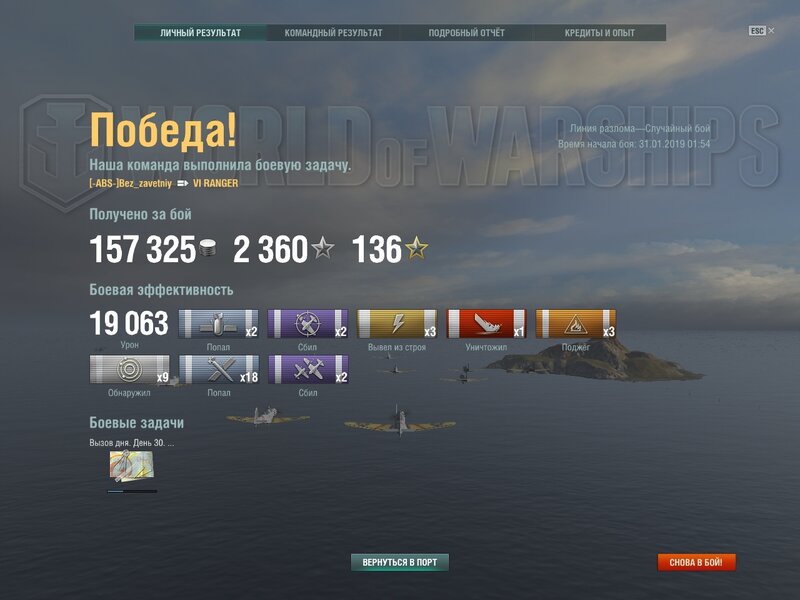Select the Личный результат tab
Viewport: 800px width, 600px height.
(x=200, y=33)
